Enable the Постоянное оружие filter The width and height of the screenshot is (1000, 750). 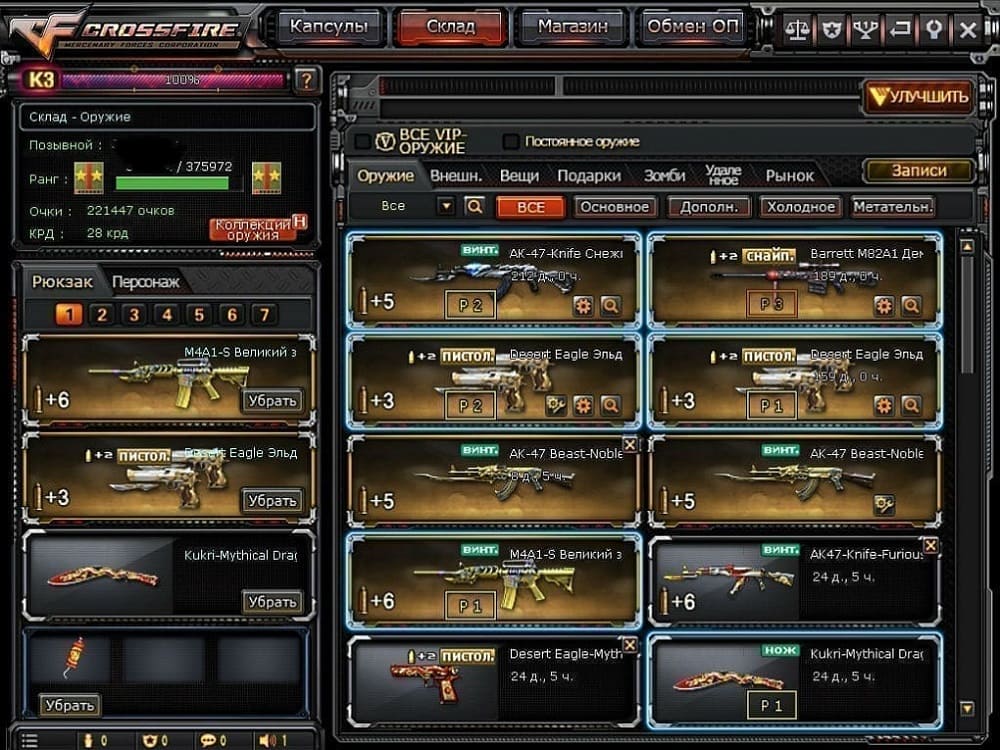click(512, 142)
